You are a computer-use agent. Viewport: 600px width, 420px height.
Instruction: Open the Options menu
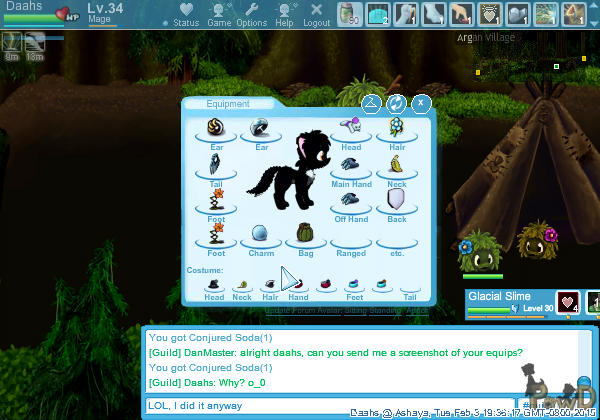pos(251,16)
